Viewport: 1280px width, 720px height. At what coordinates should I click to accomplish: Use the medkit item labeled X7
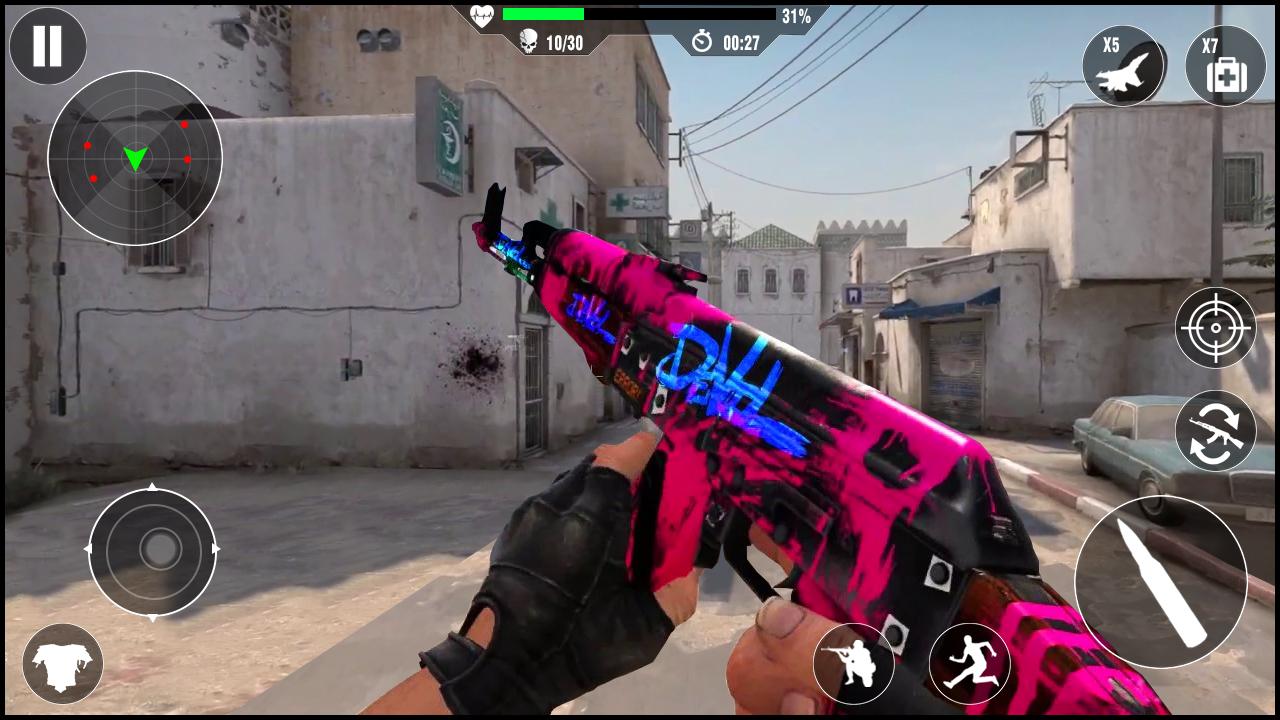pos(1226,65)
